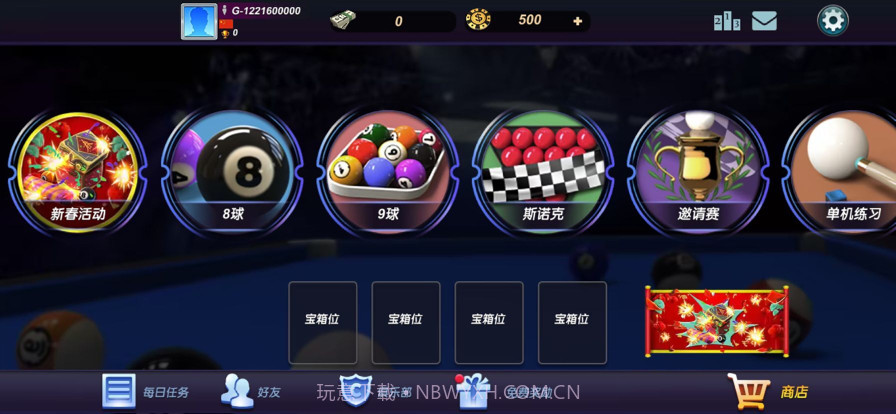The width and height of the screenshot is (896, 414).
Task: Open the gear settings icon
Action: [x=832, y=20]
